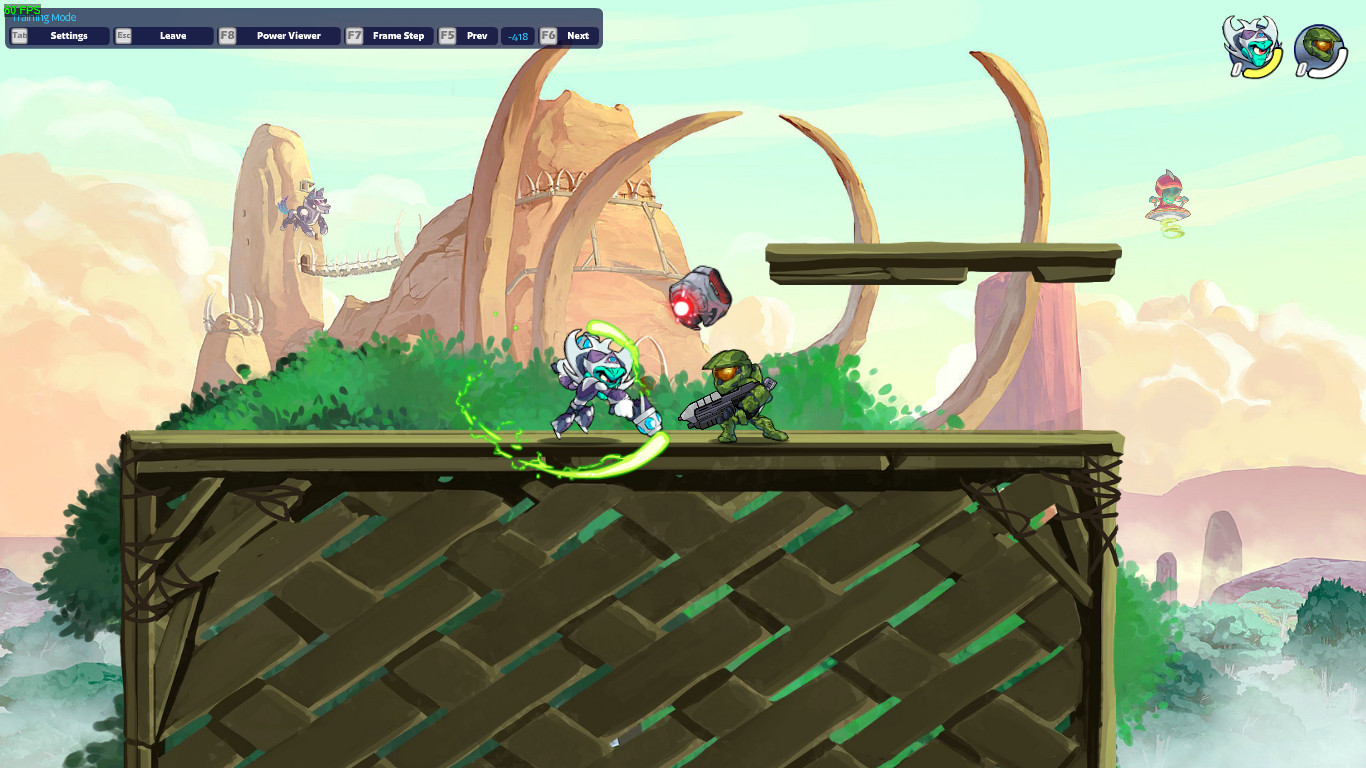Click the F5 key icon next to Prev
This screenshot has width=1366, height=768.
pyautogui.click(x=445, y=35)
